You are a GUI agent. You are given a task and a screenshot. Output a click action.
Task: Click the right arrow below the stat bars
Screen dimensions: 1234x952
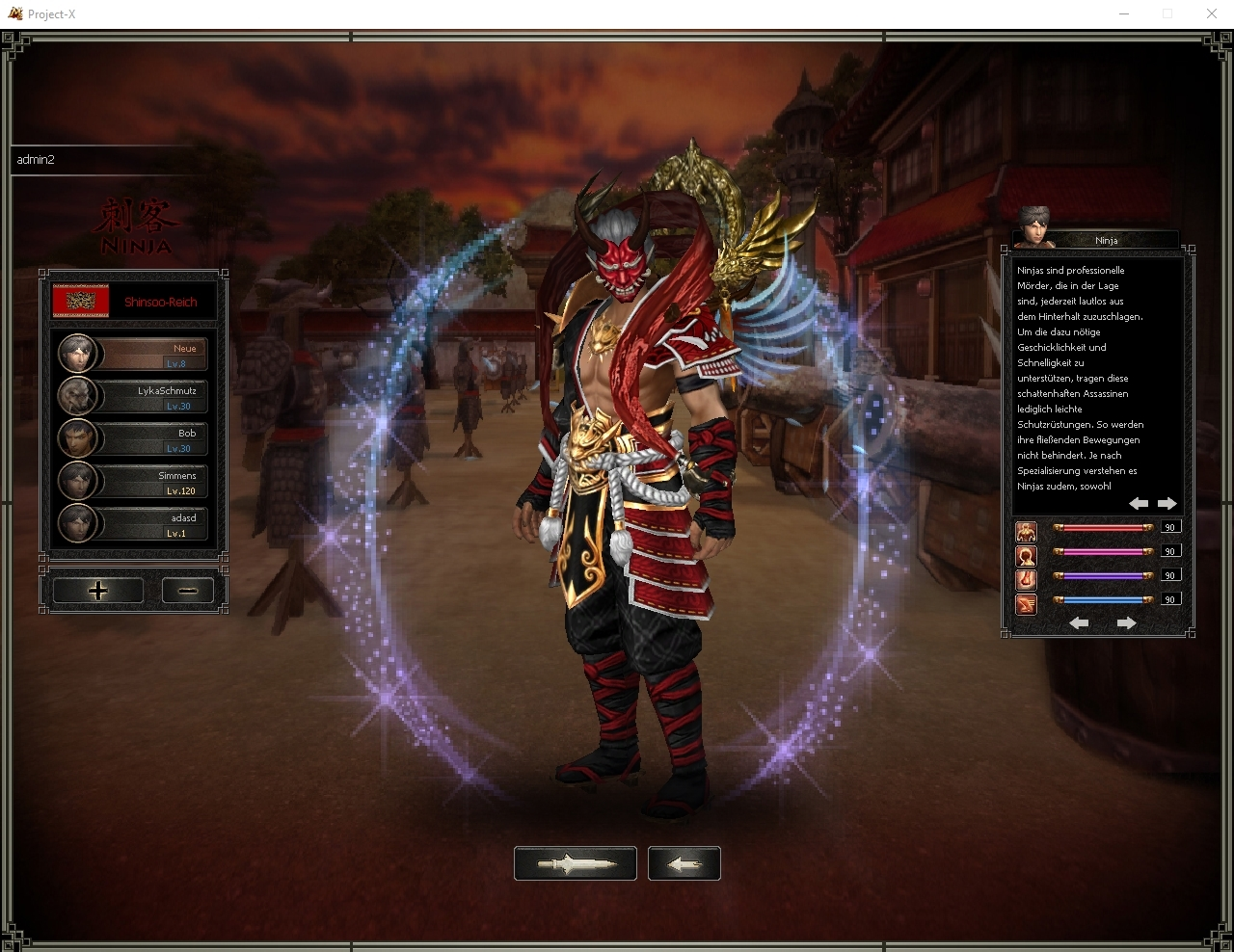1126,623
